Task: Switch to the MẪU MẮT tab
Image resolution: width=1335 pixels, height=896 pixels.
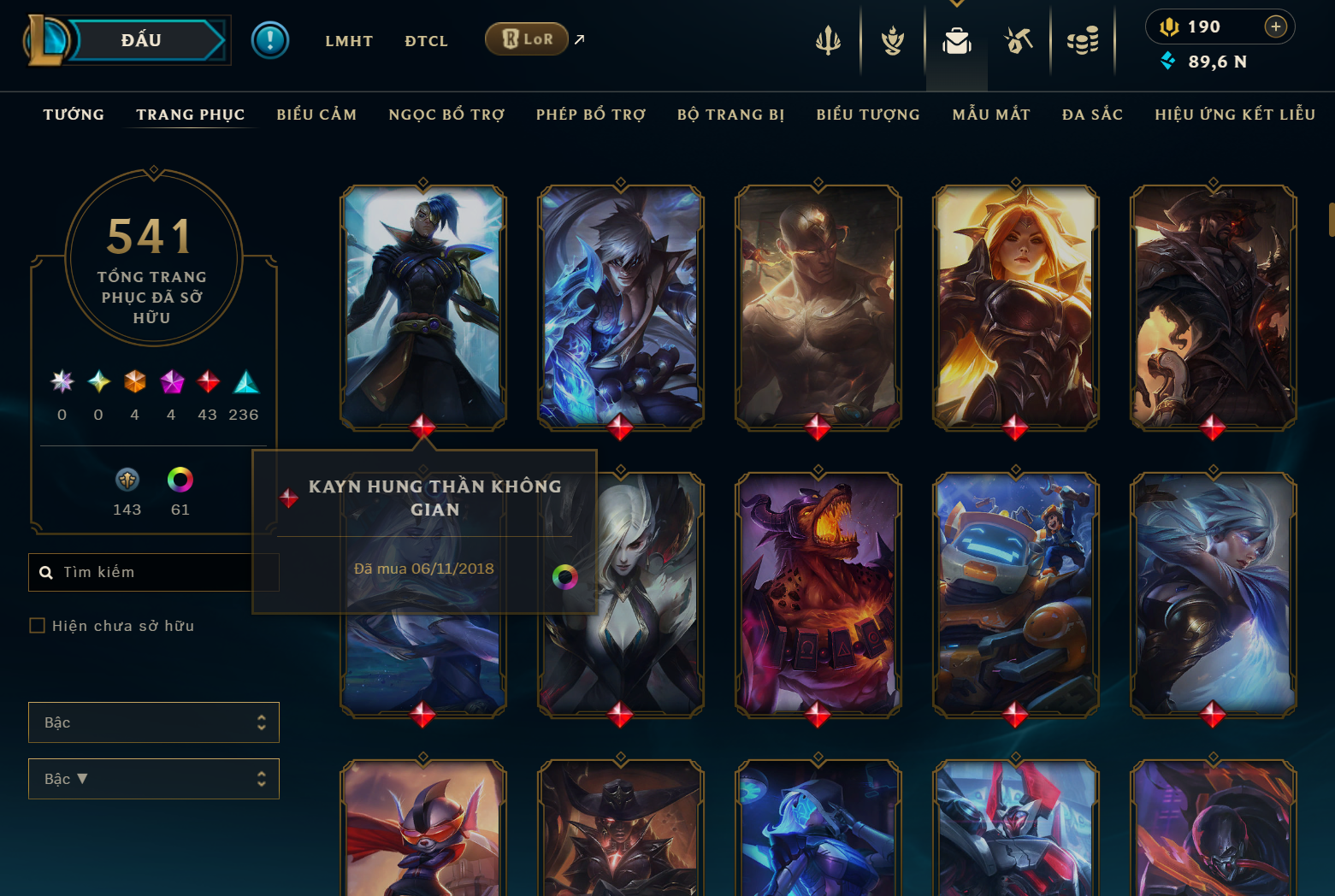Action: [991, 115]
